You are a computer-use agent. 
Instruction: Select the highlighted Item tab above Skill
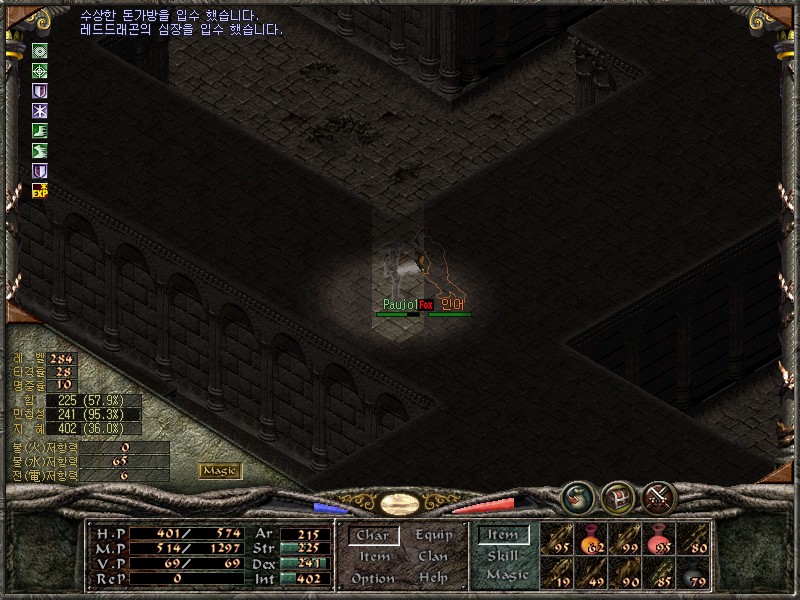coord(503,535)
